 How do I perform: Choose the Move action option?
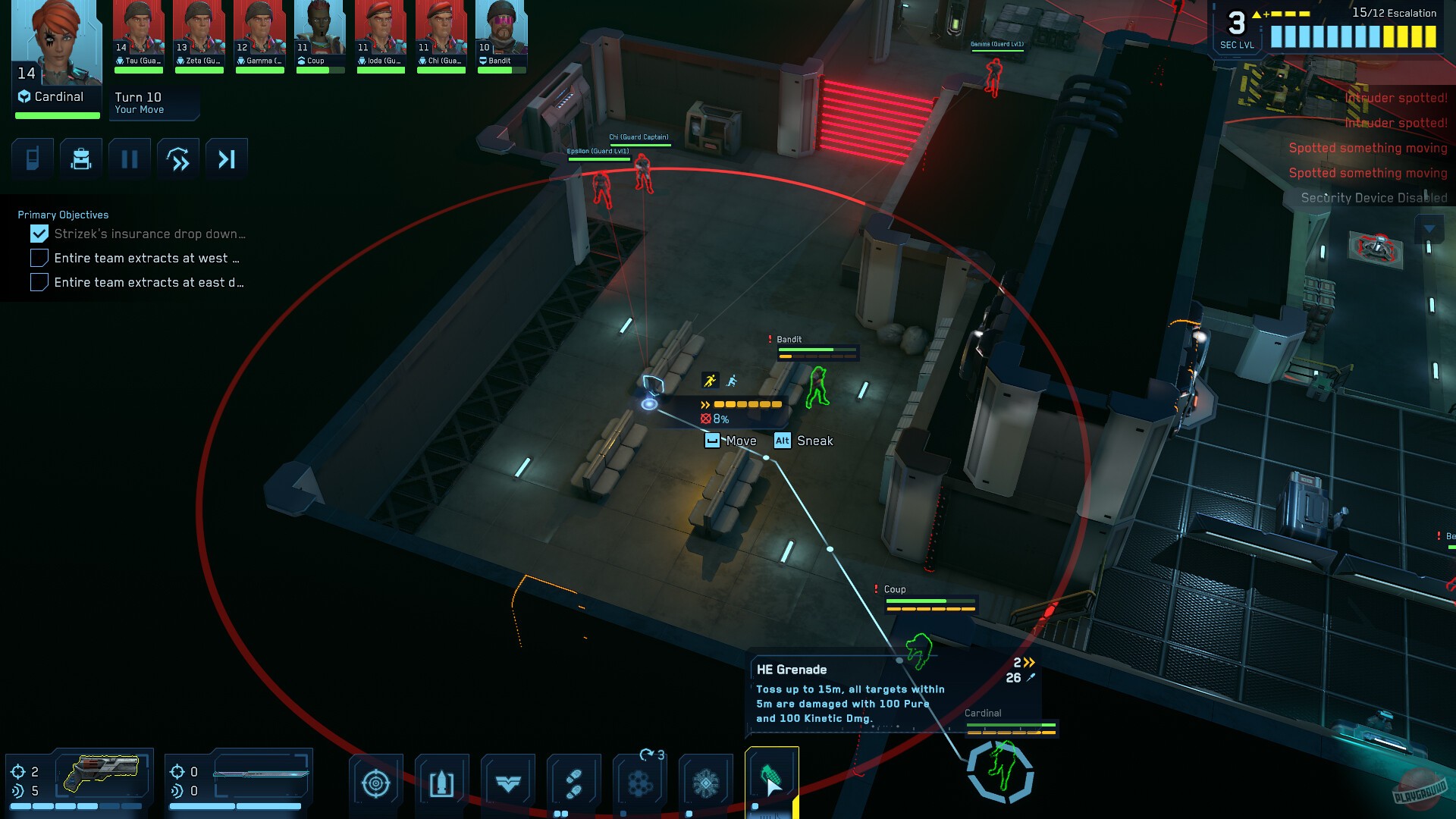coord(730,441)
